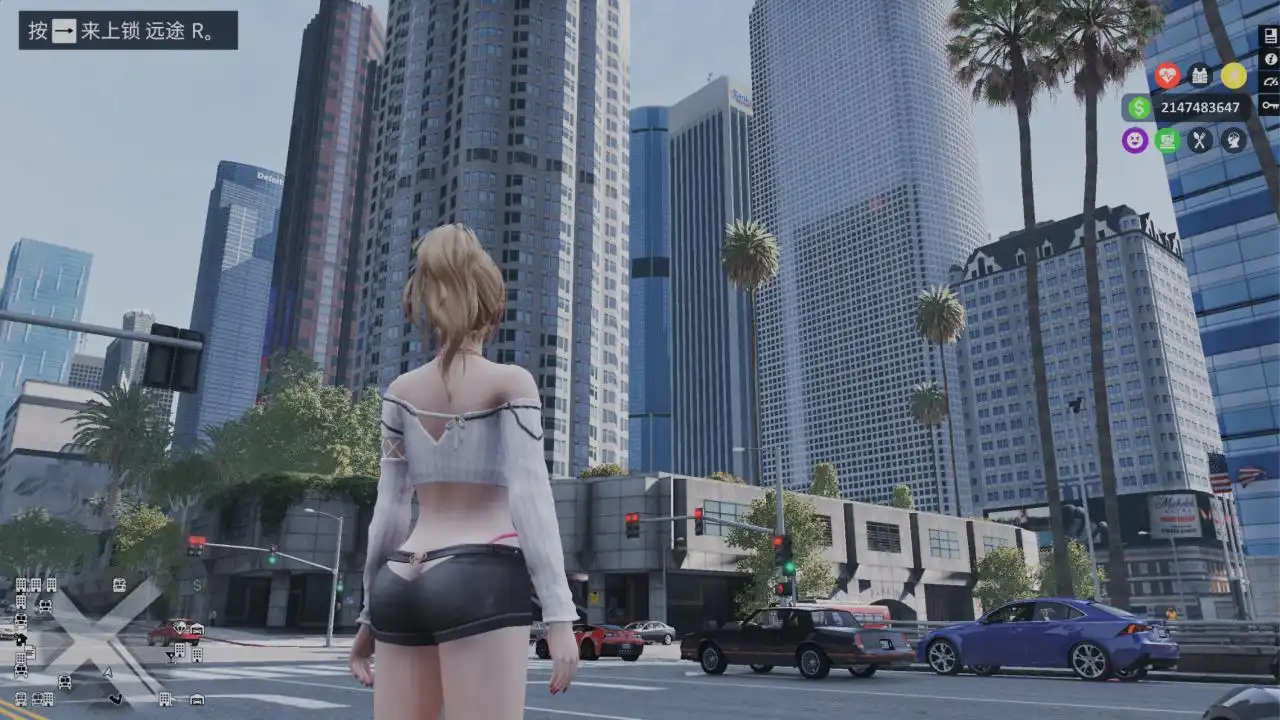Click the player arrow on the minimap
This screenshot has width=1280, height=720.
pyautogui.click(x=108, y=672)
